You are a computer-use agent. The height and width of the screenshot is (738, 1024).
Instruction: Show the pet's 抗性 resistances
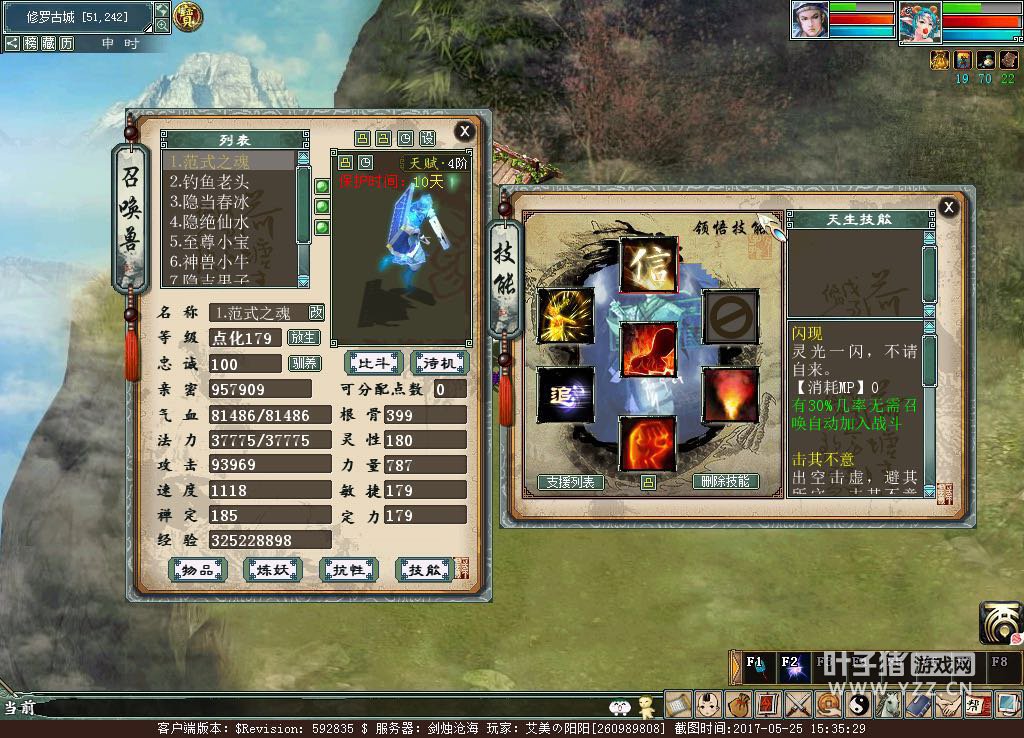pyautogui.click(x=348, y=570)
